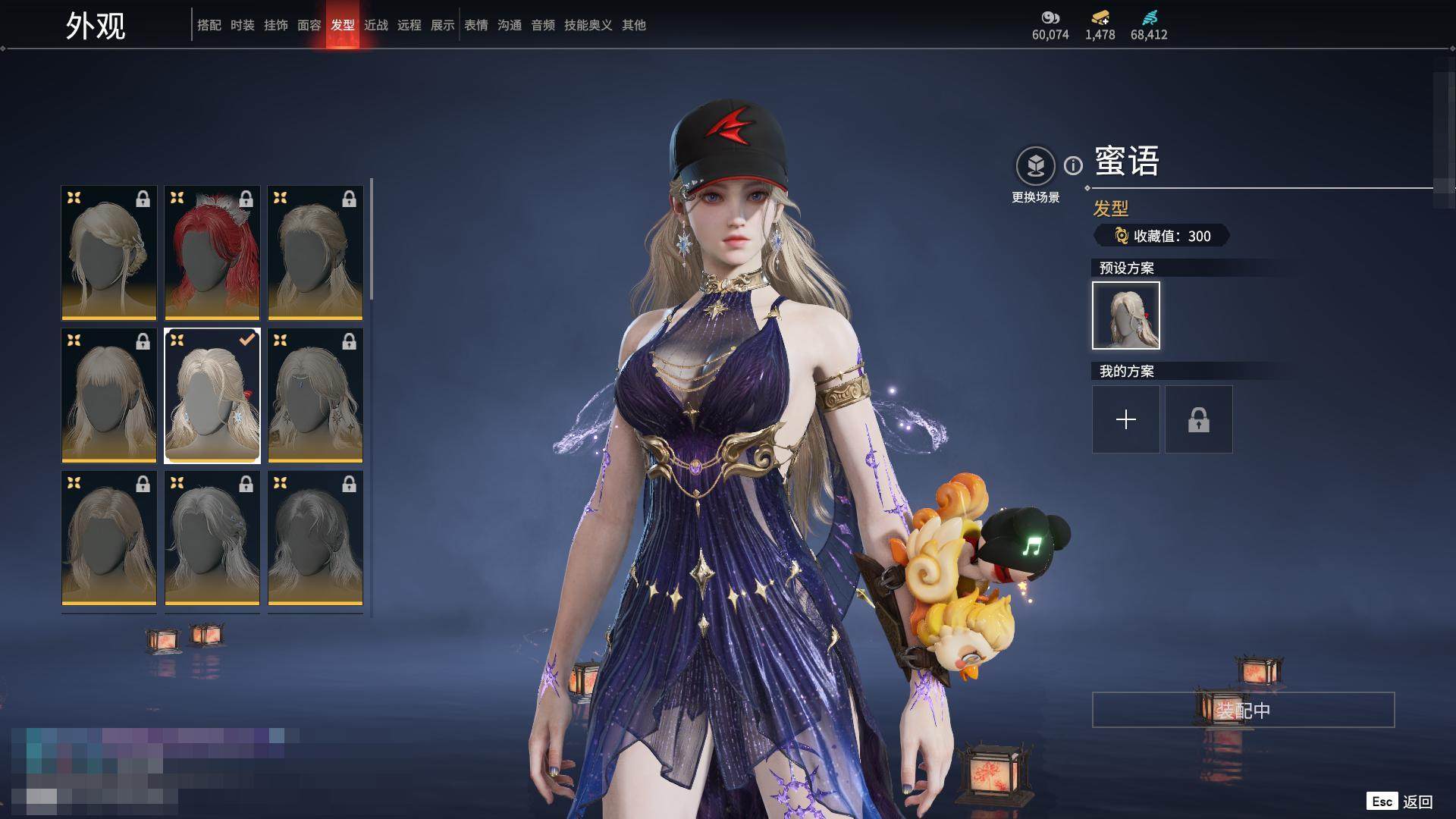
Task: Select the 其他 tab
Action: point(633,25)
